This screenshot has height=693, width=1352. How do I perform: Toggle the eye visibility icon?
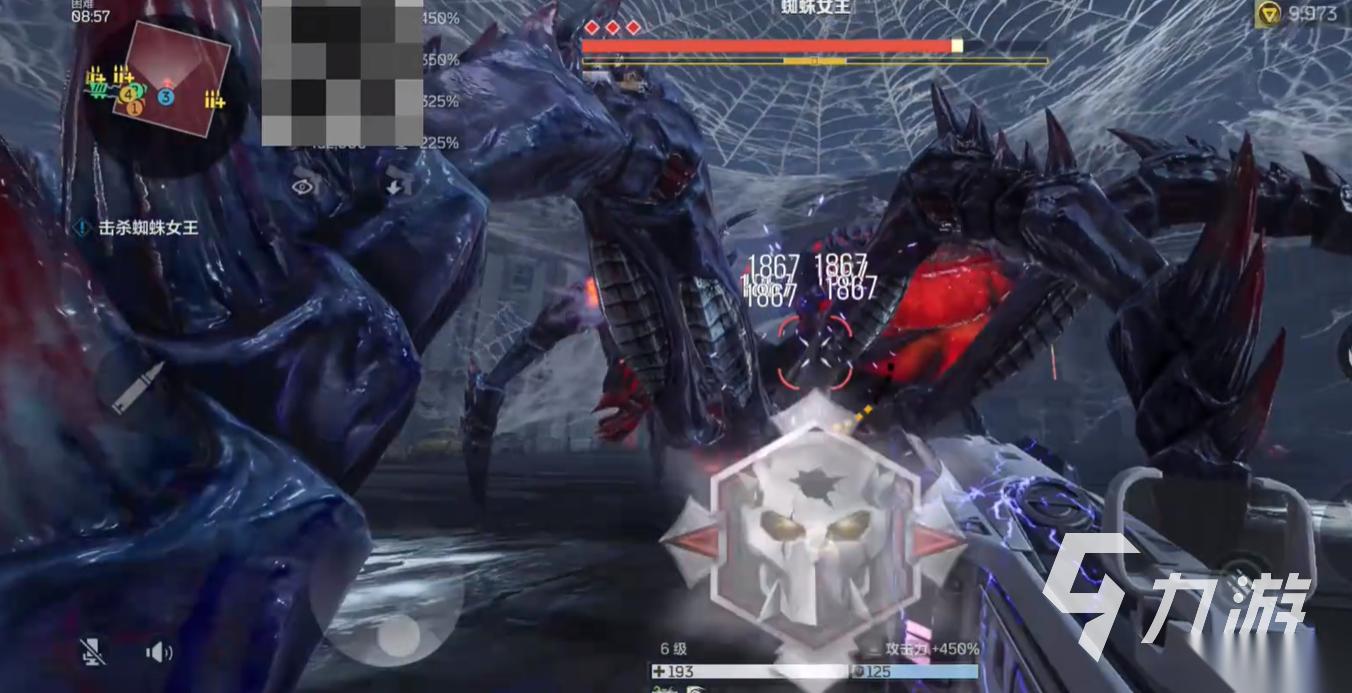[303, 185]
